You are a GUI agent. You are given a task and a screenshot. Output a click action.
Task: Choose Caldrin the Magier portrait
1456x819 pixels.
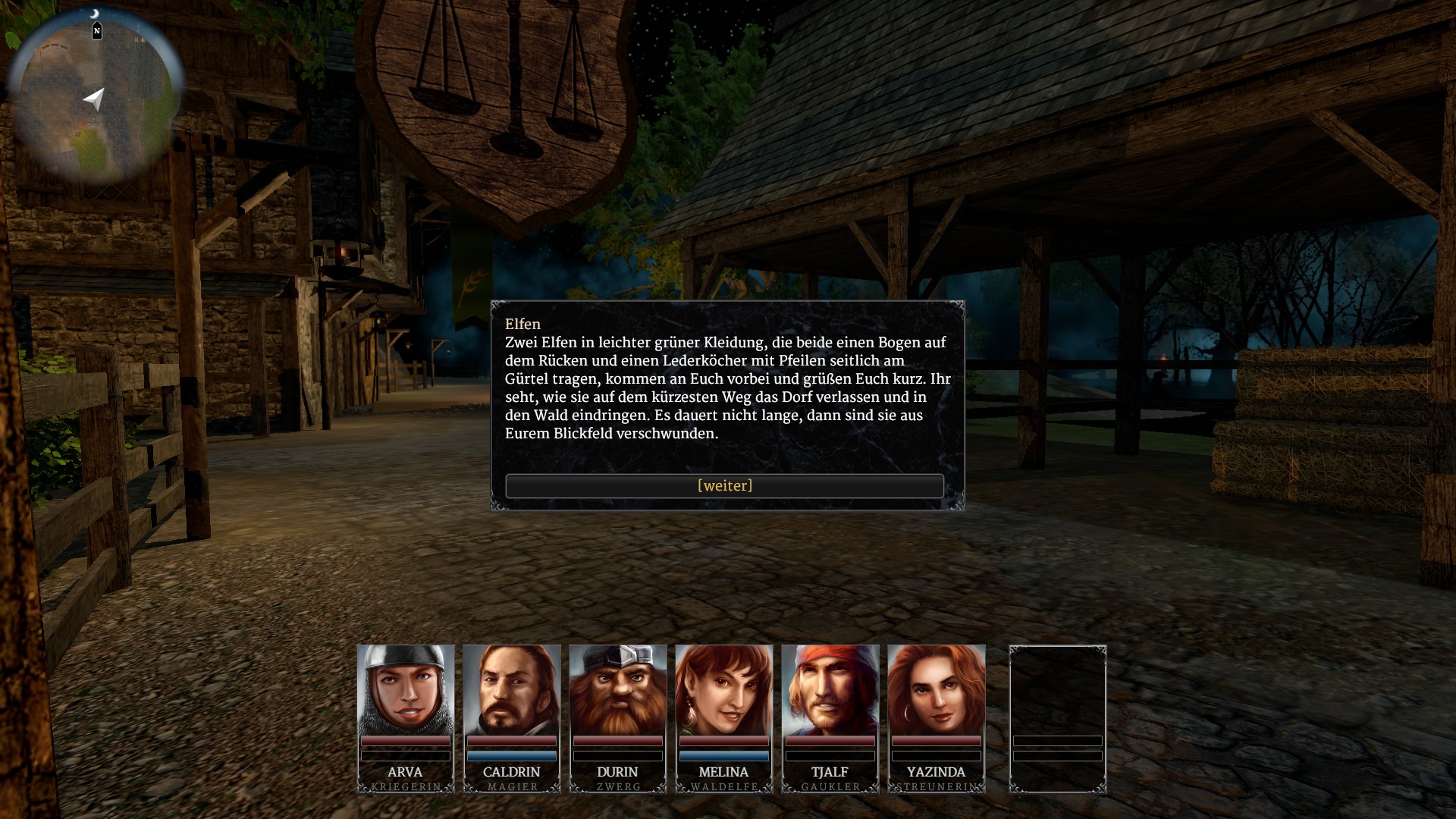pos(512,690)
